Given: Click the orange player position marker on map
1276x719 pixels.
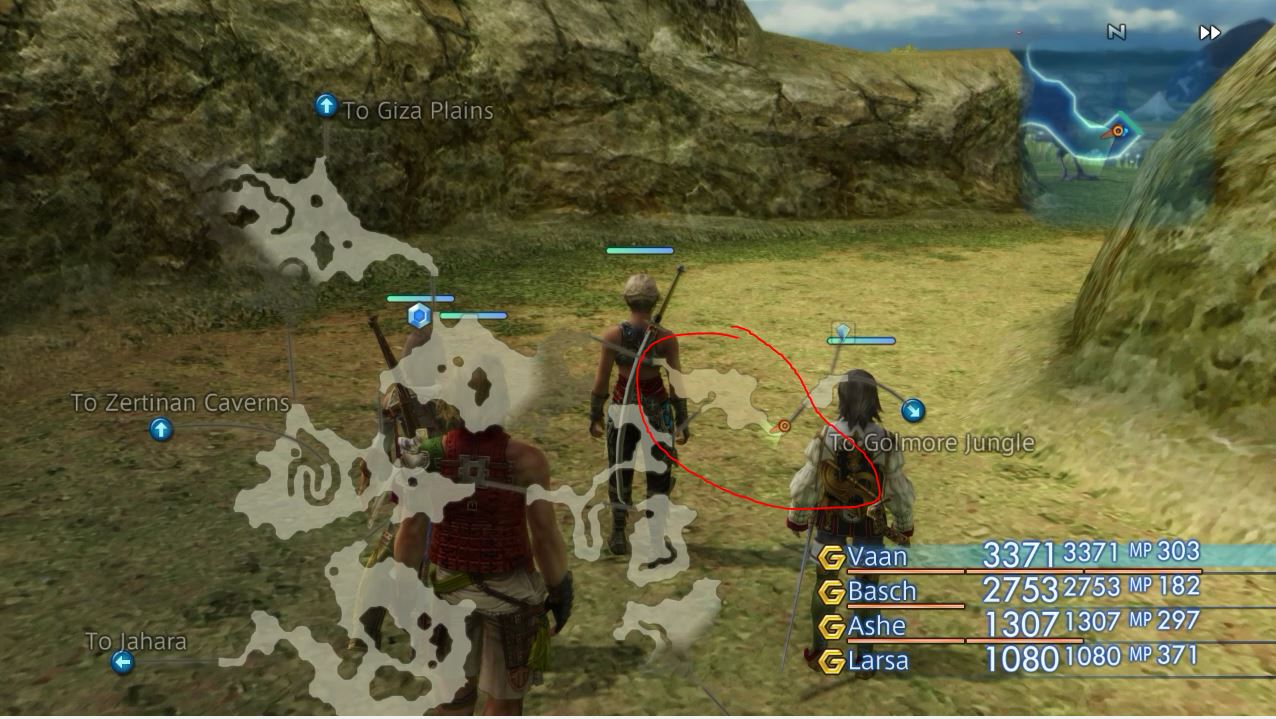Looking at the screenshot, I should click(x=784, y=426).
